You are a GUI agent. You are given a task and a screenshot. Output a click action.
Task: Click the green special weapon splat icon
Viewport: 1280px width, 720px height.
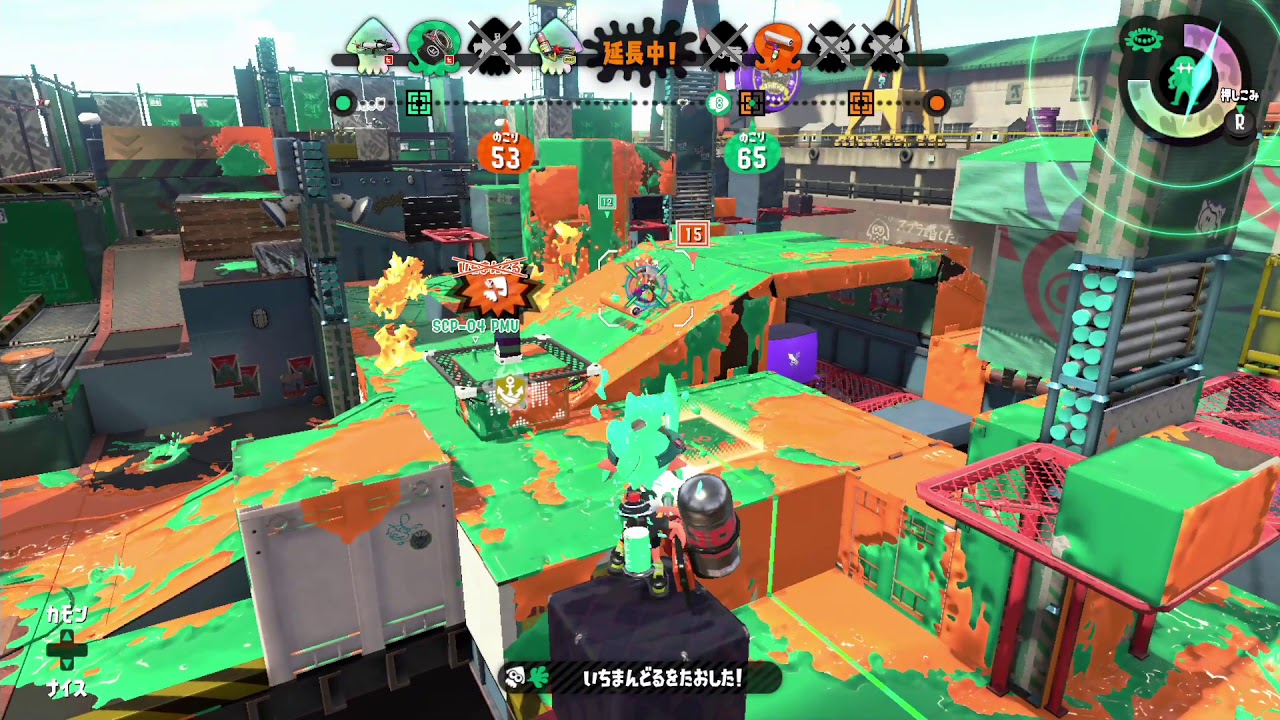pyautogui.click(x=1145, y=39)
